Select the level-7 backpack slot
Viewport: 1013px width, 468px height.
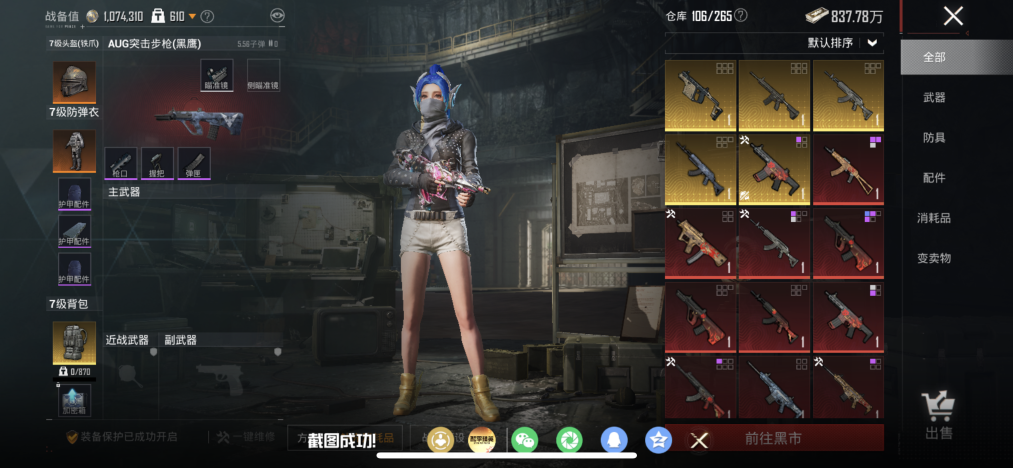[x=75, y=342]
